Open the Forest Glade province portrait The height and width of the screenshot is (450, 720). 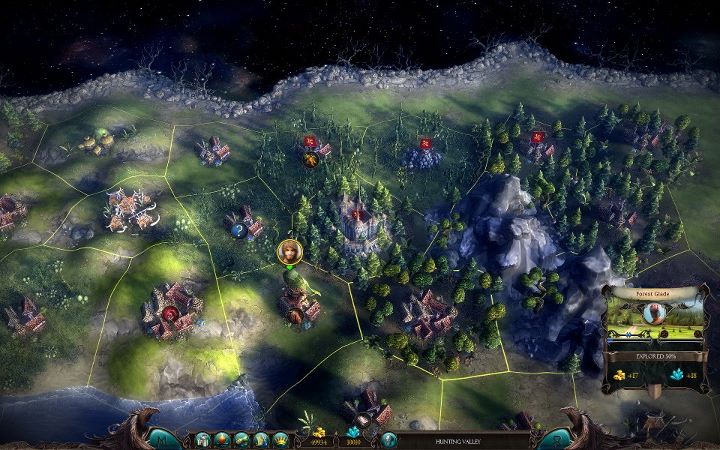(653, 312)
